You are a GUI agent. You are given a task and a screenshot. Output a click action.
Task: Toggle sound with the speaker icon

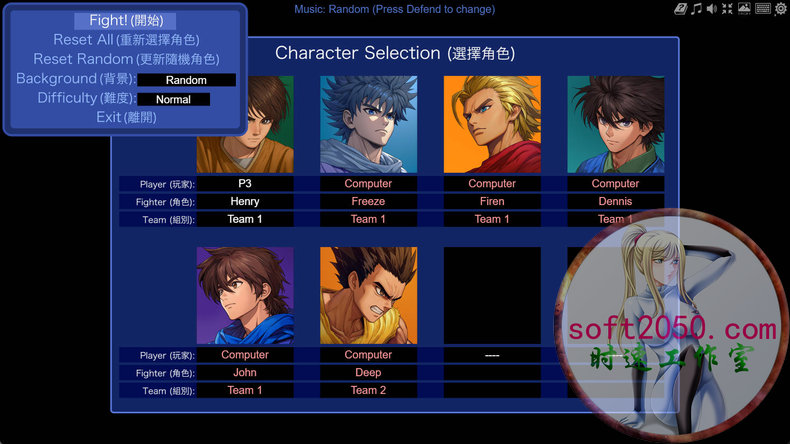[712, 9]
